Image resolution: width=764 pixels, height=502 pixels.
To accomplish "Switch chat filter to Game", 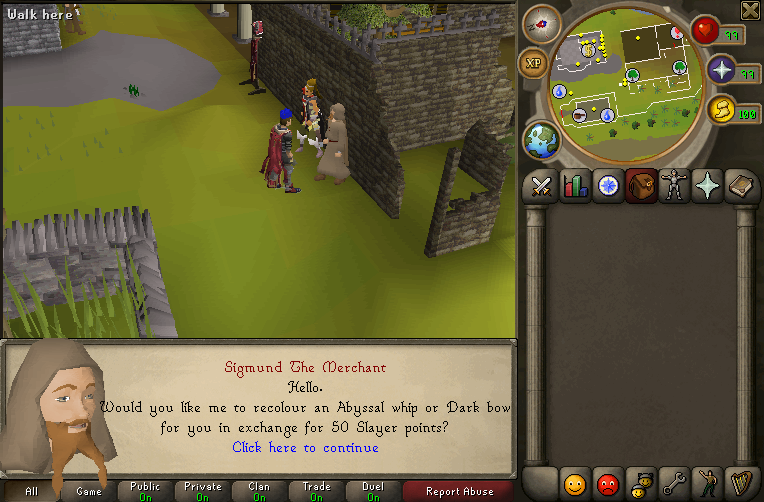I will (89, 491).
